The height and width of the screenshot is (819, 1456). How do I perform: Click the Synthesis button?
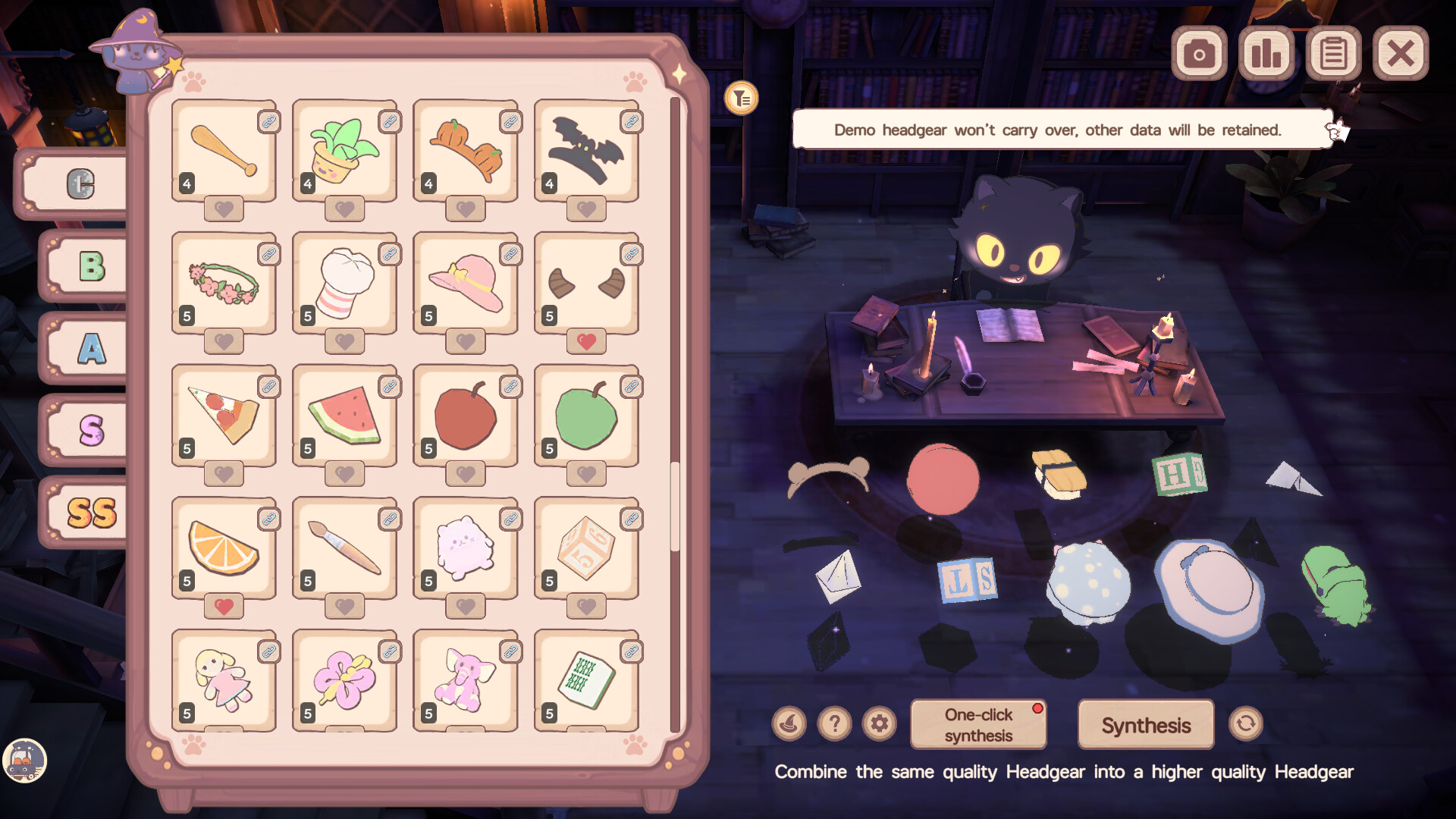(1145, 725)
